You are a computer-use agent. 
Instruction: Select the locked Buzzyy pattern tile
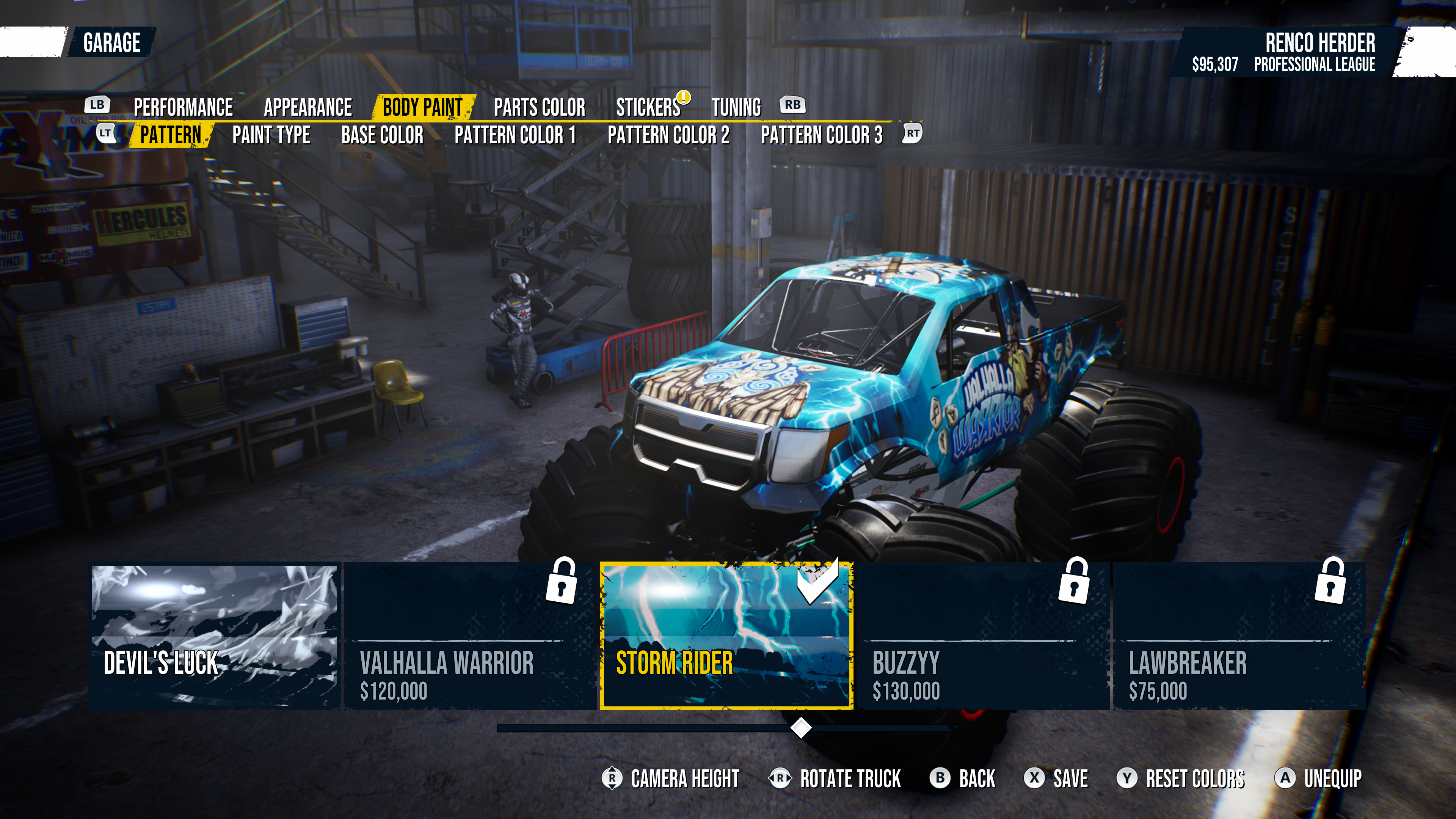(983, 636)
